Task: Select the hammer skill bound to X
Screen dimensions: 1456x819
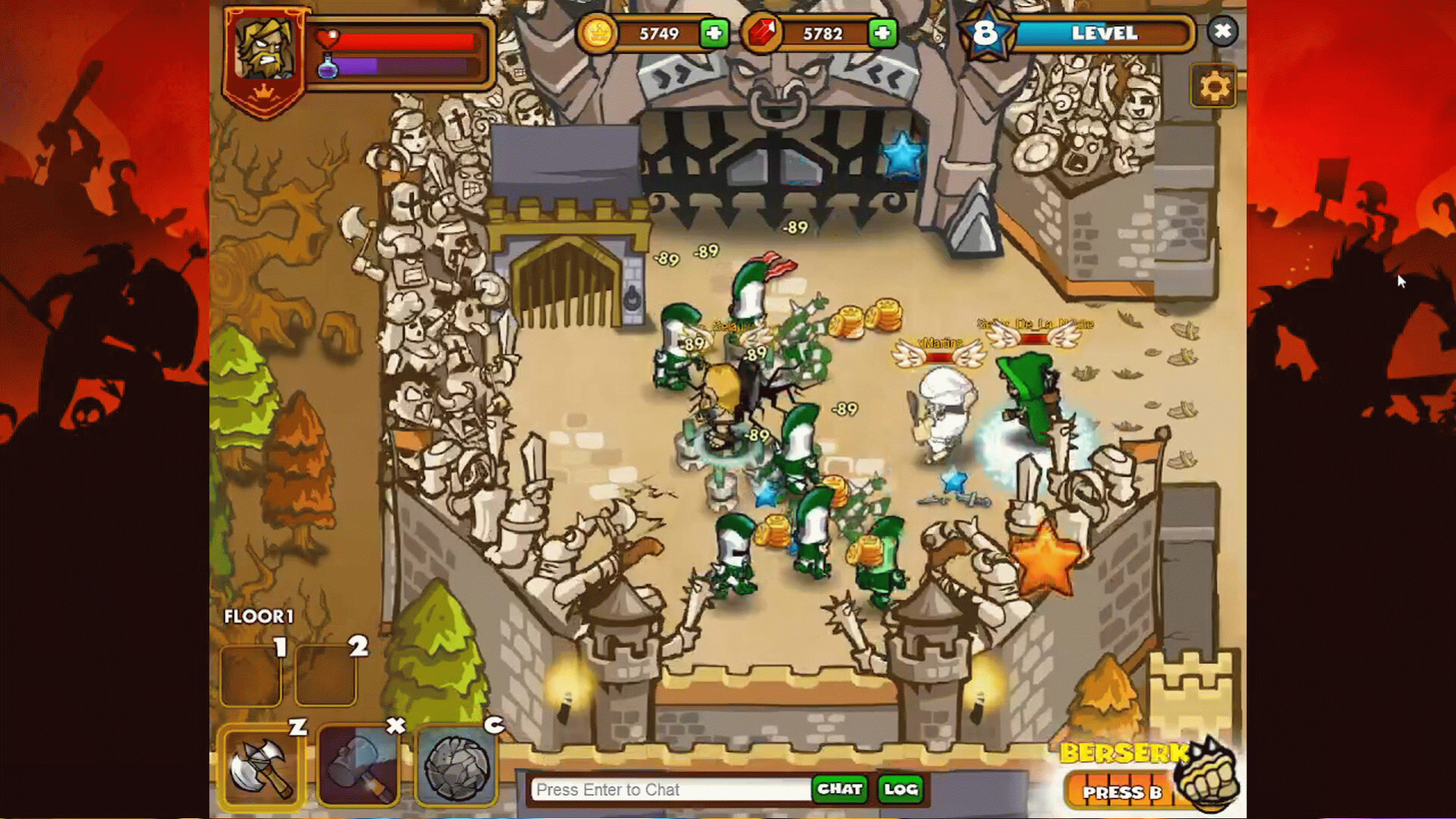Action: [359, 767]
